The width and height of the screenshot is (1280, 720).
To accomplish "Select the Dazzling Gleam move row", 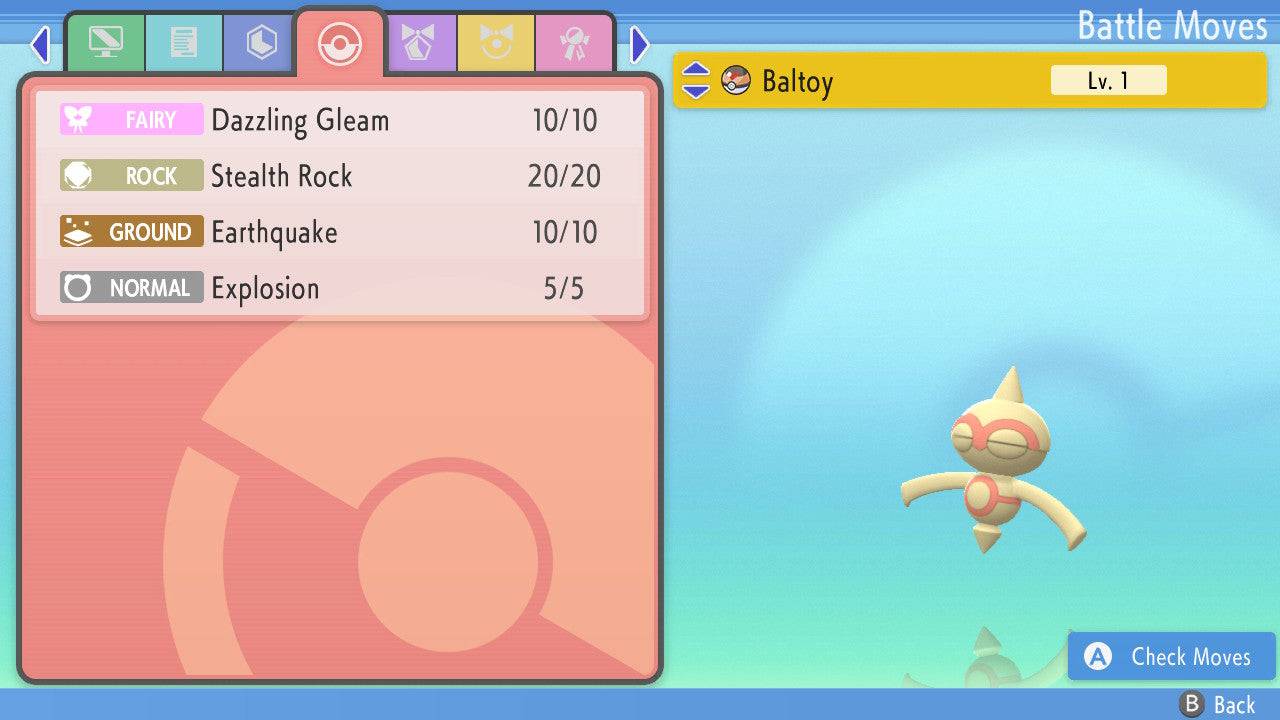I will [x=340, y=121].
